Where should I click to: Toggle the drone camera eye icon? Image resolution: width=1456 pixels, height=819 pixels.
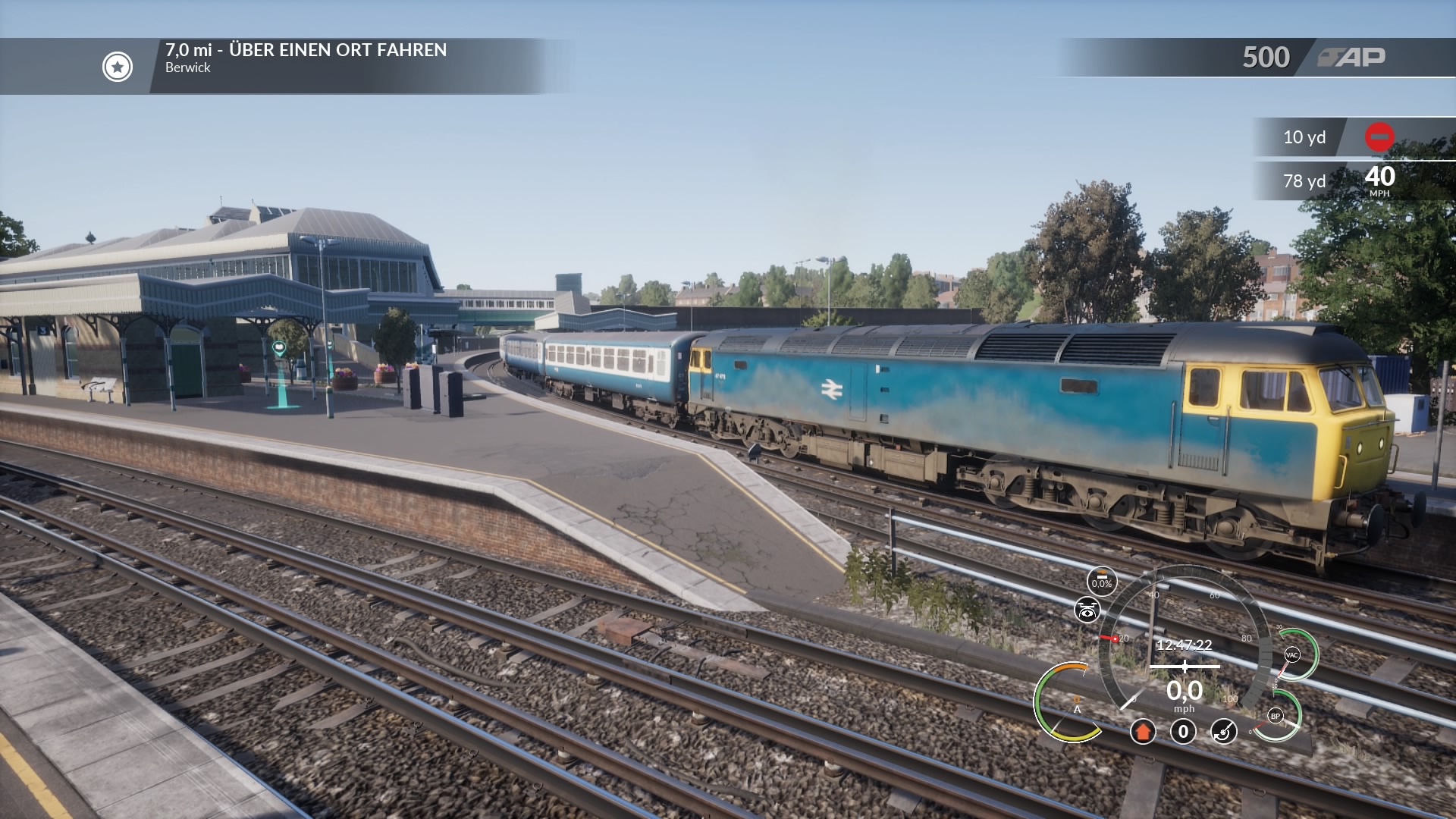[1087, 610]
